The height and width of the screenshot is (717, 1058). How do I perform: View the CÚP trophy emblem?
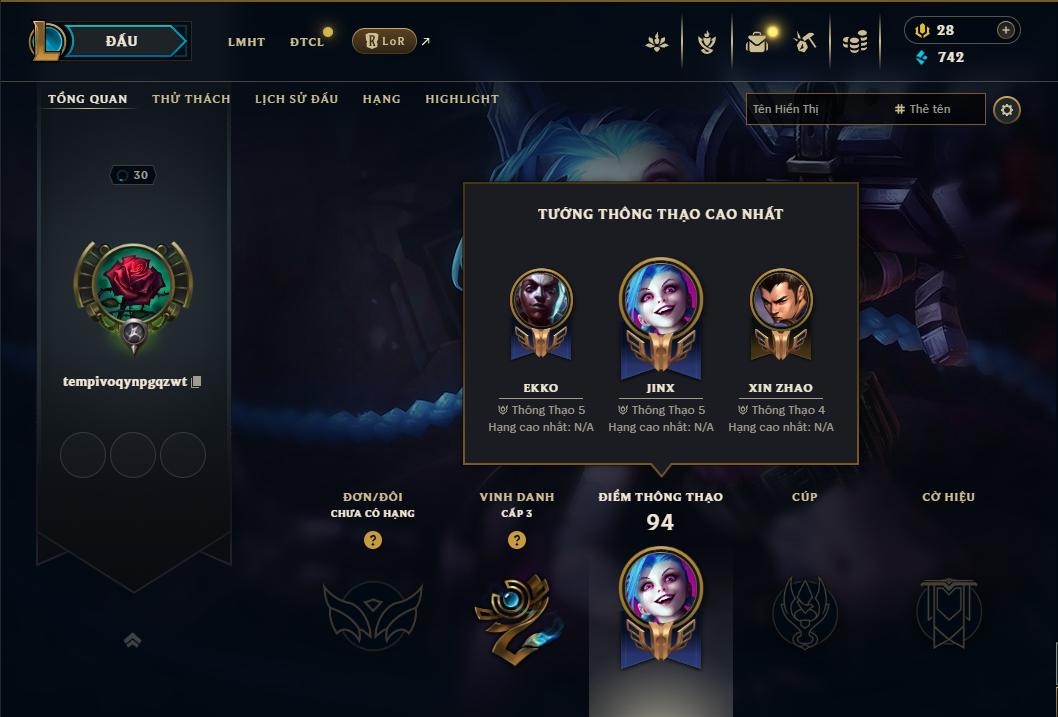(804, 612)
